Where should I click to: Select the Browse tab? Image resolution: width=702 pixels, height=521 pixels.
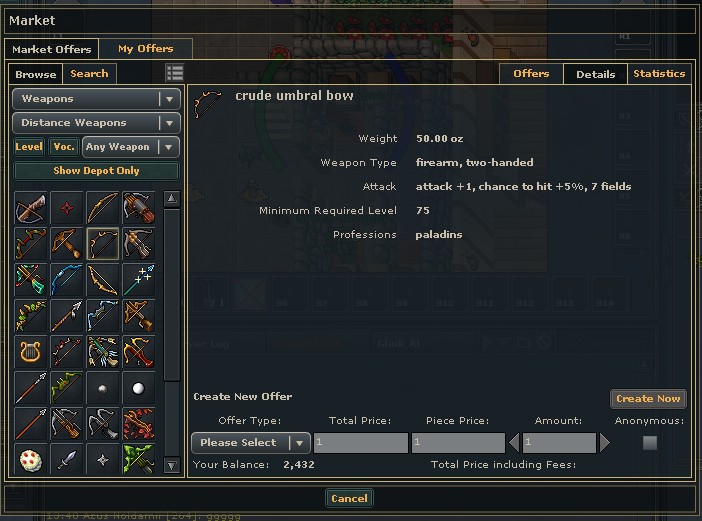pyautogui.click(x=36, y=74)
